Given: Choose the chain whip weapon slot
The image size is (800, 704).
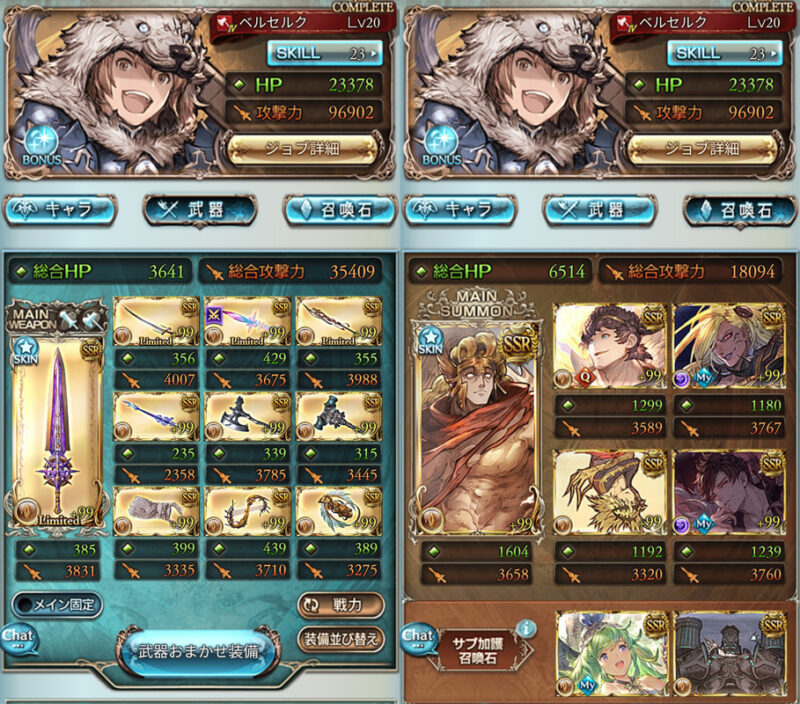Looking at the screenshot, I should (x=248, y=511).
